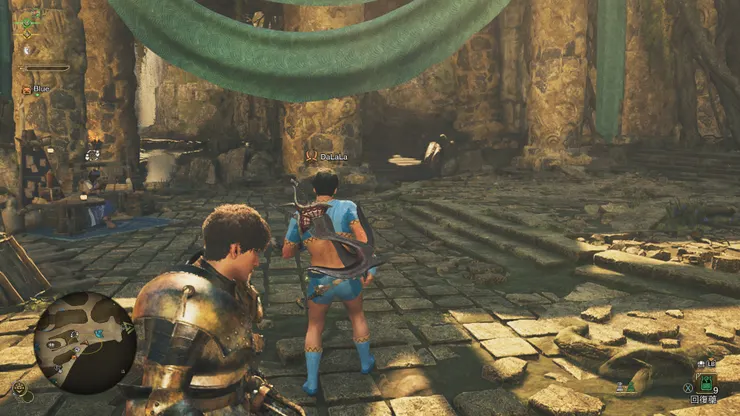Open the circular minimap
740x416 pixels.
(84, 343)
